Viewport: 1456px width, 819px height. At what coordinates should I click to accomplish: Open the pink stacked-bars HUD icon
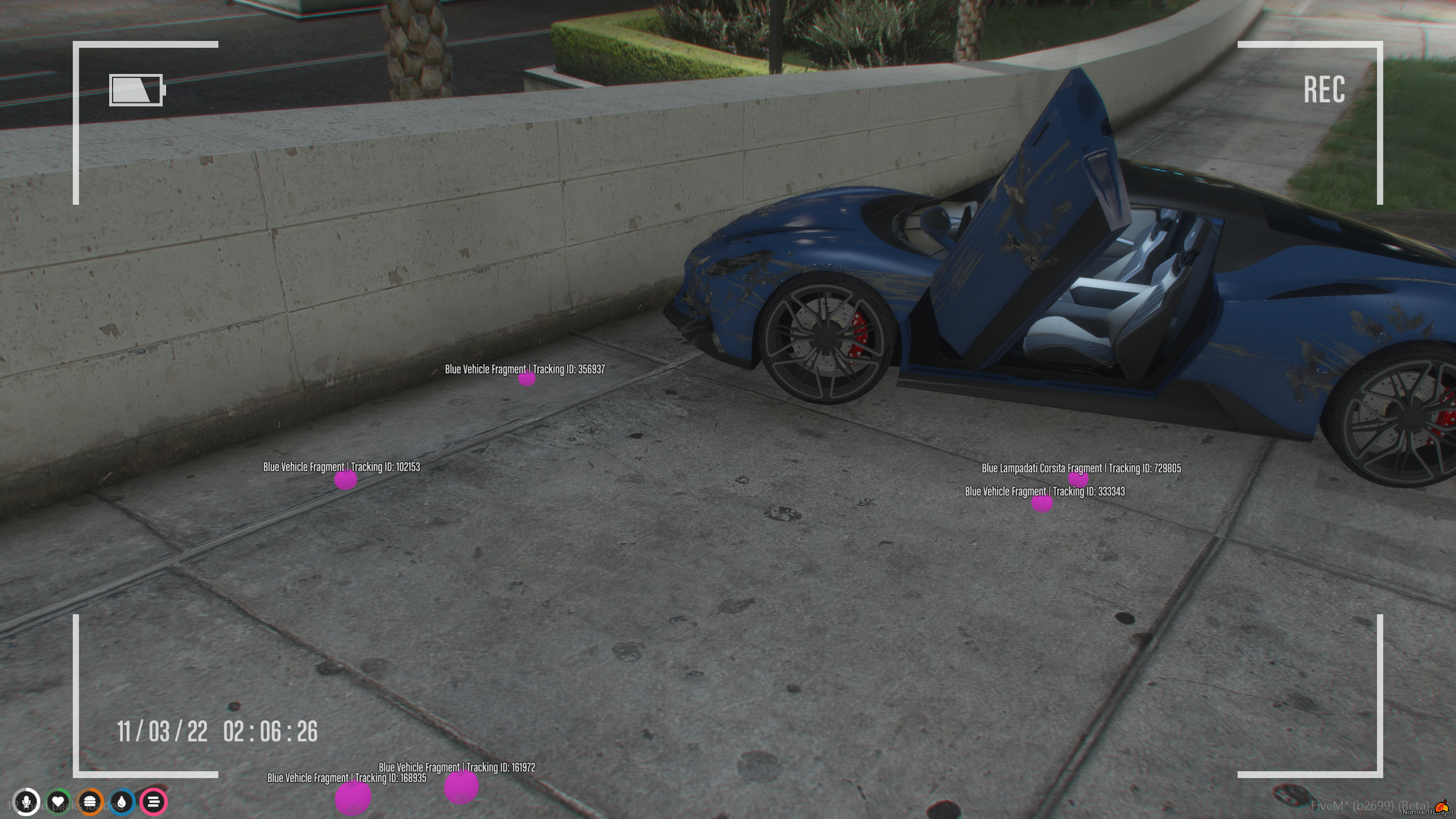click(154, 803)
